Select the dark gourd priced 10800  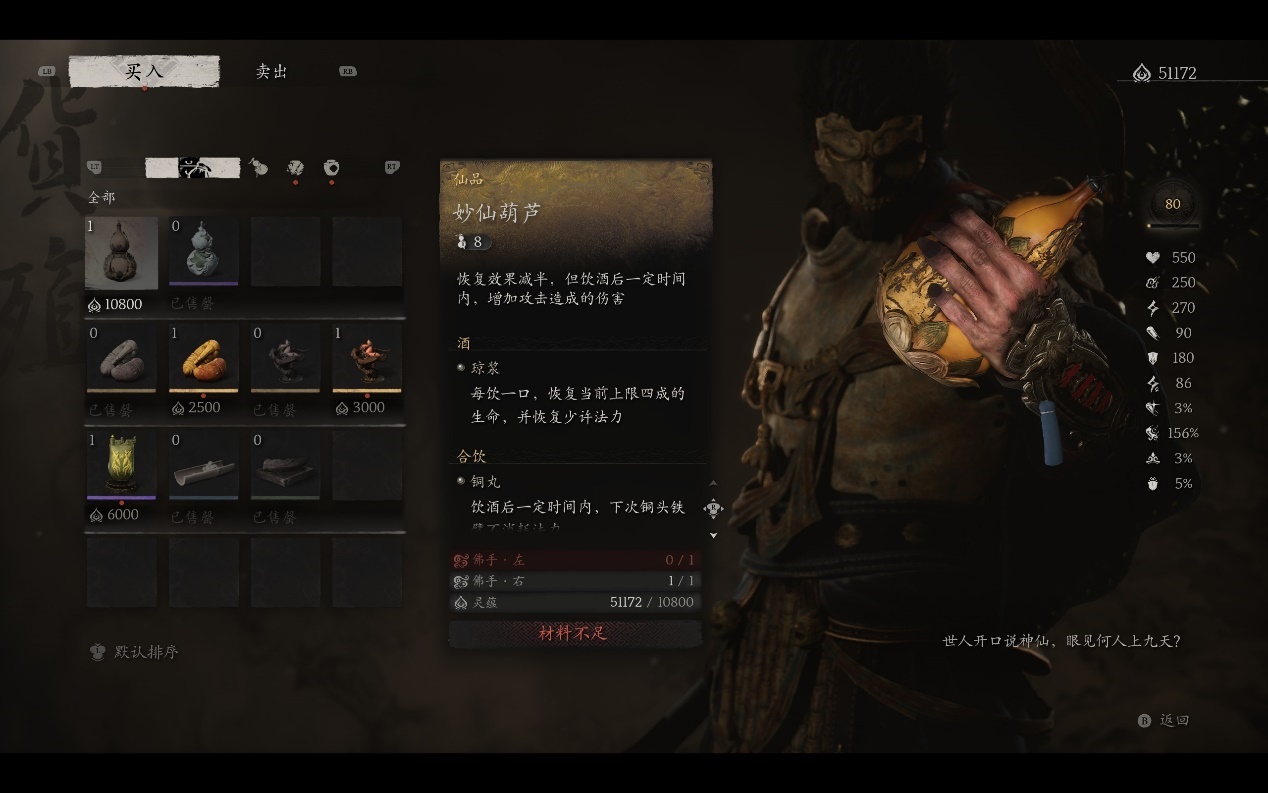(x=121, y=254)
